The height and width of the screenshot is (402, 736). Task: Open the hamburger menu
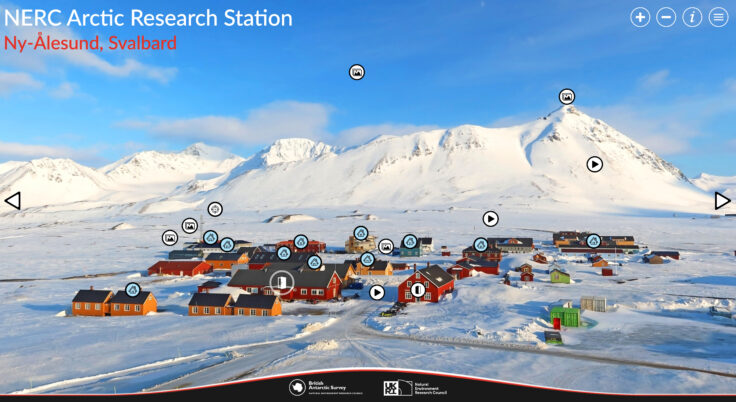coord(718,17)
